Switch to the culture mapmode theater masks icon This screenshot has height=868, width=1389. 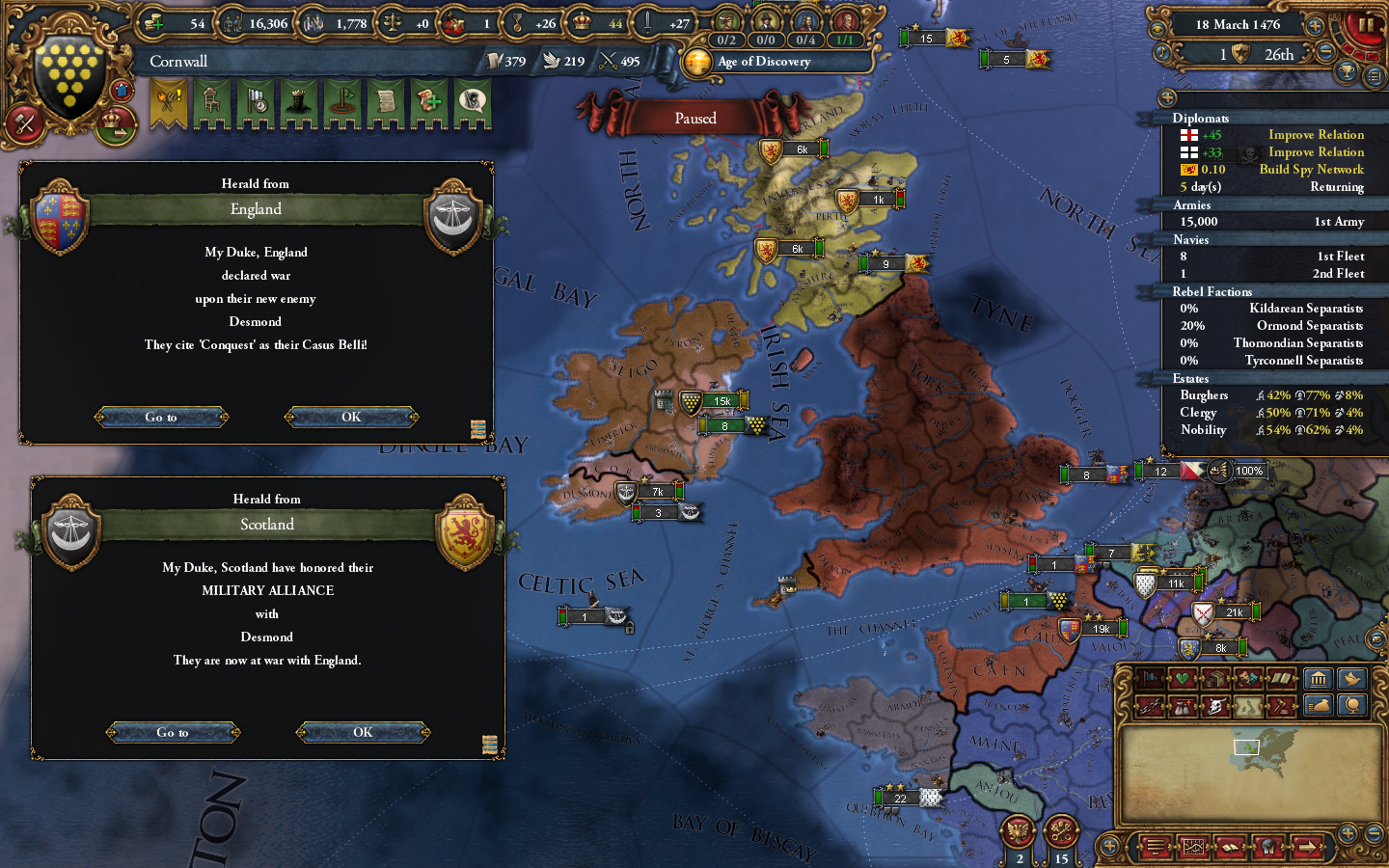pos(1247,678)
